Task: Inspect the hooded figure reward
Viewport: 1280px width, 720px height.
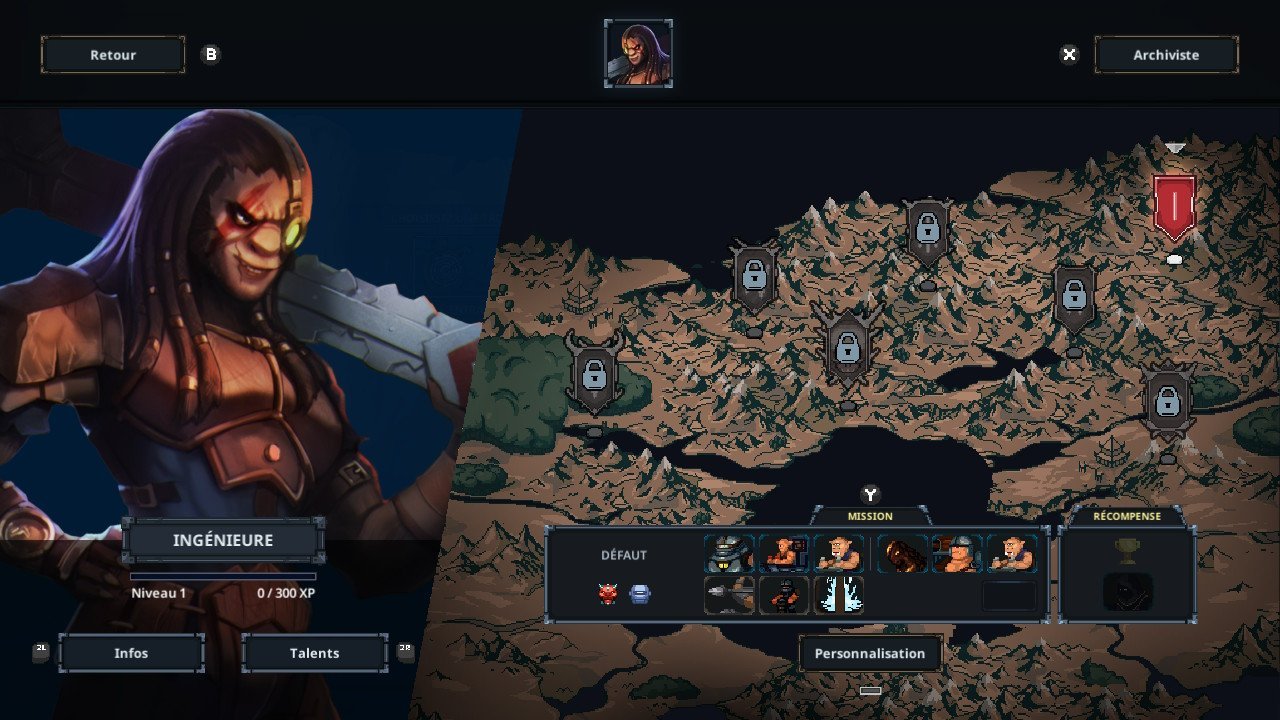Action: point(1127,592)
